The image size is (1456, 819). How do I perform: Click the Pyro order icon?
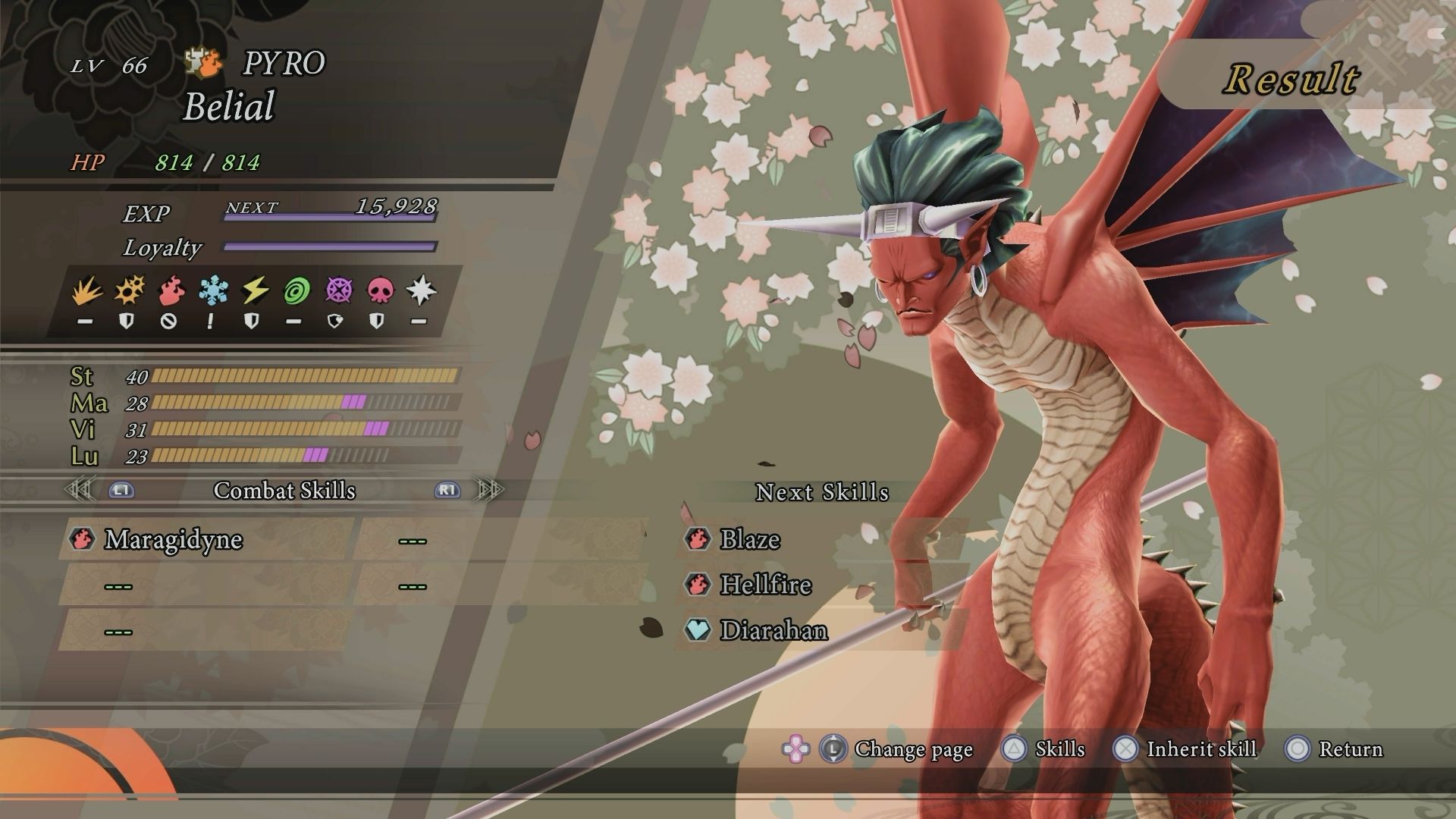point(205,64)
